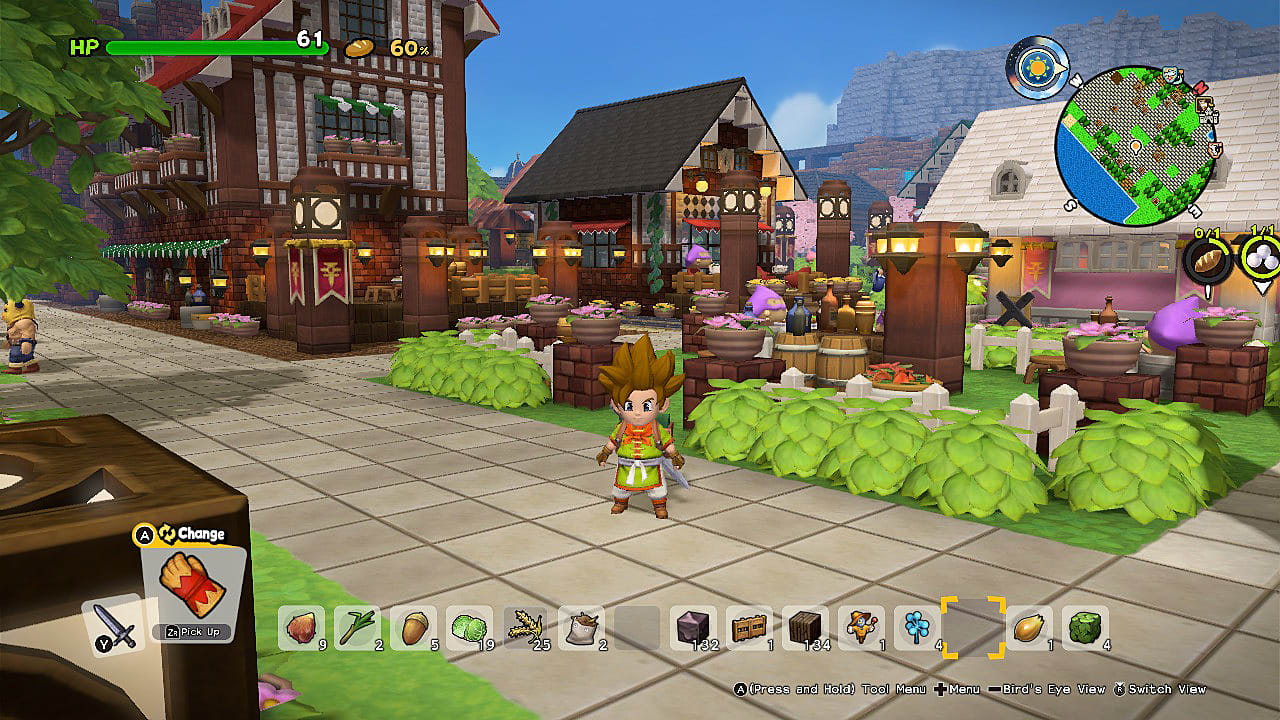Select the dark stone block slot
This screenshot has width=1280, height=720.
[x=693, y=629]
